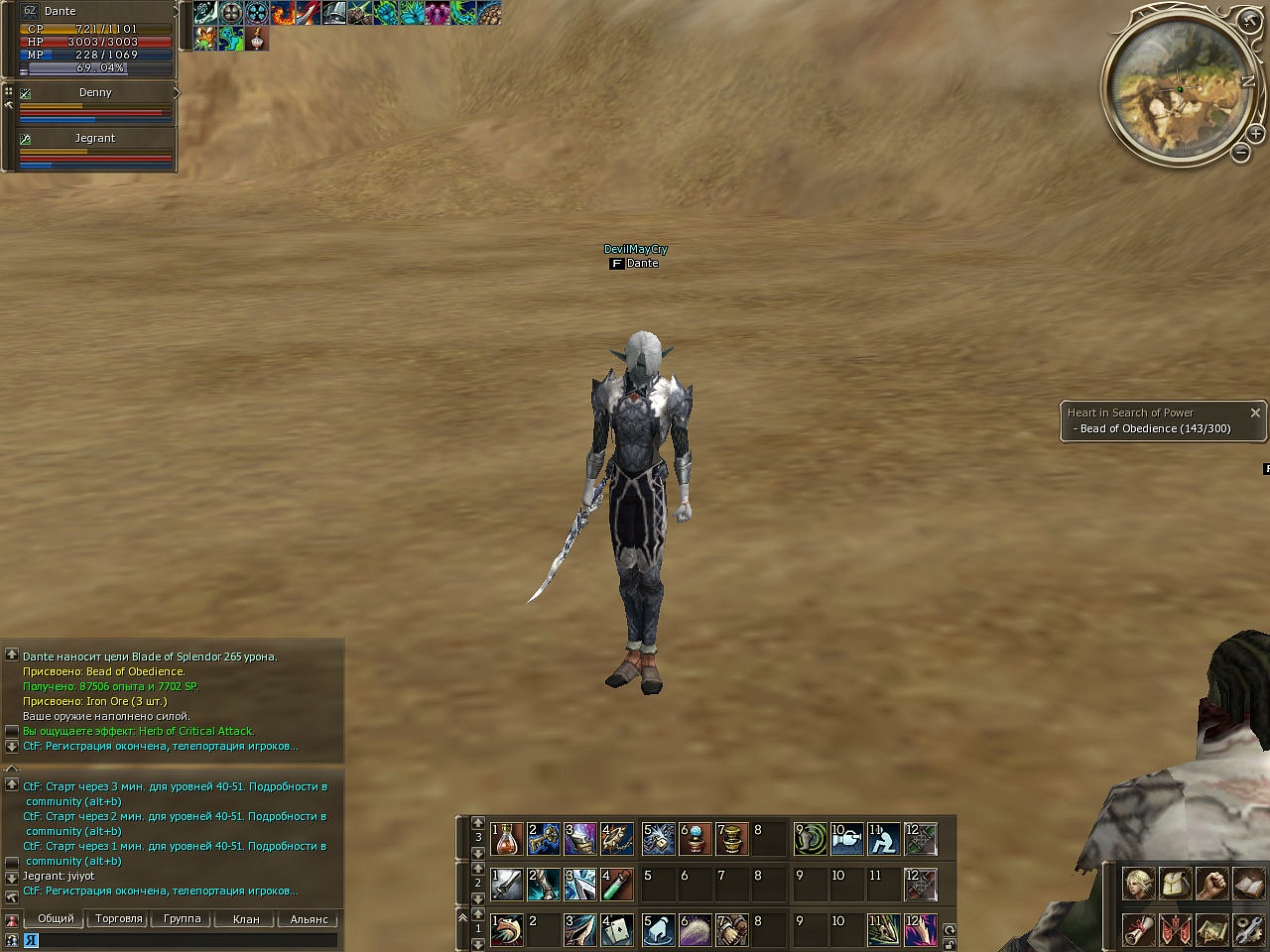
Task: Switch to the Клан chat tab
Action: (246, 919)
